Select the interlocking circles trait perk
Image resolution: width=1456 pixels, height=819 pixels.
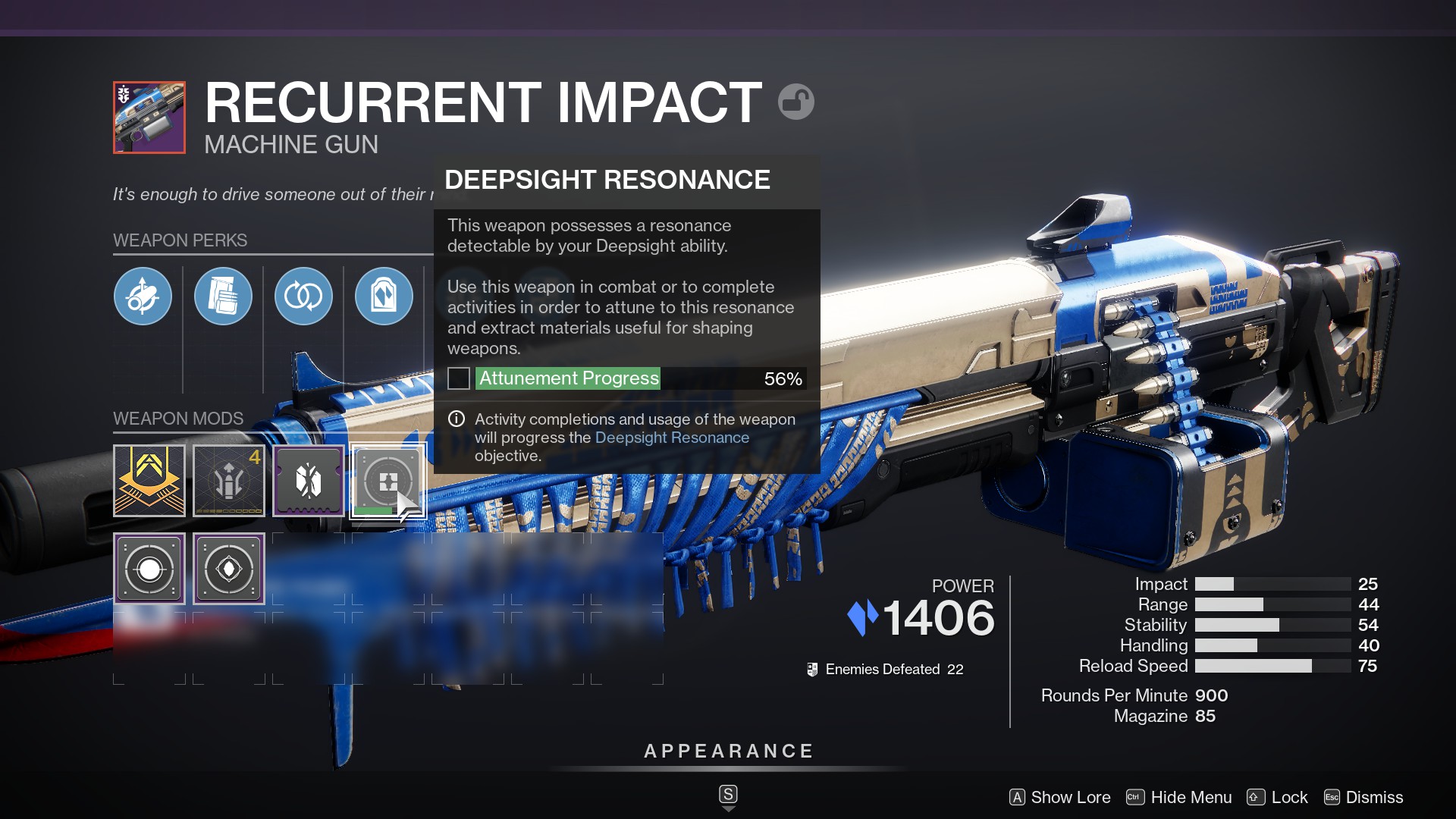(x=303, y=297)
